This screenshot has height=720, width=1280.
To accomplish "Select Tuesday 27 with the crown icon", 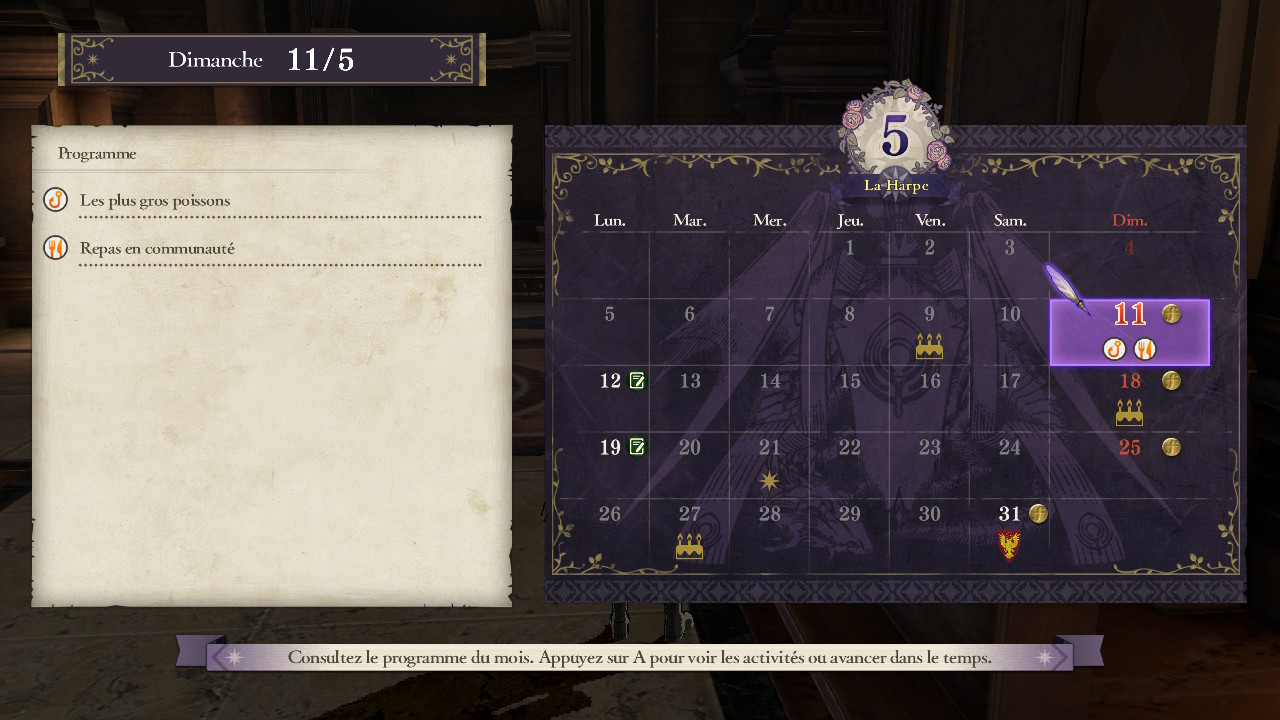I will click(x=689, y=530).
